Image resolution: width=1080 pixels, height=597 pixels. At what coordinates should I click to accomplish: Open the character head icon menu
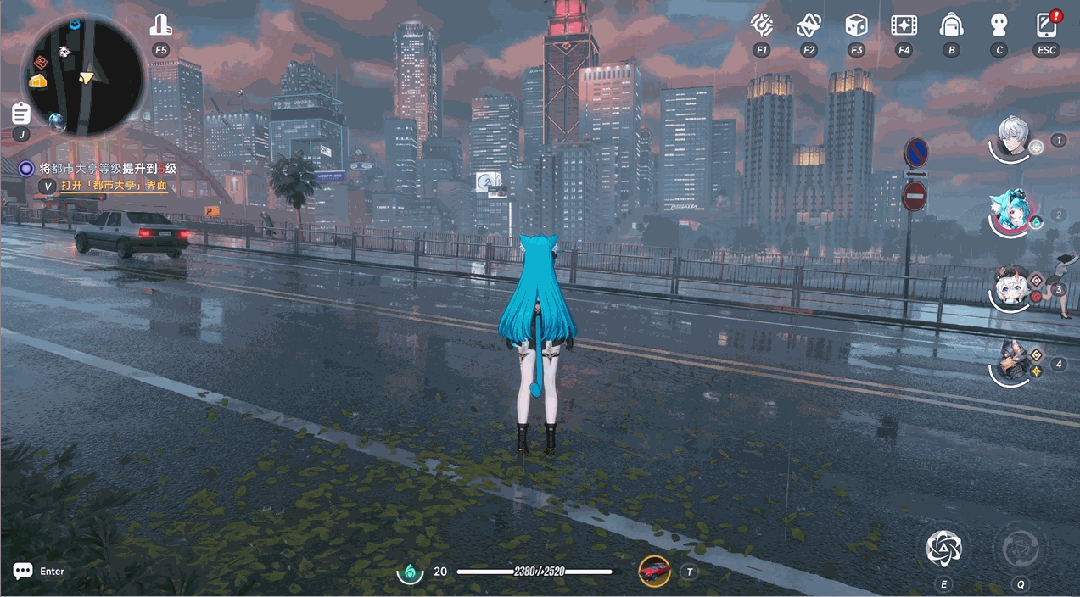pos(998,25)
